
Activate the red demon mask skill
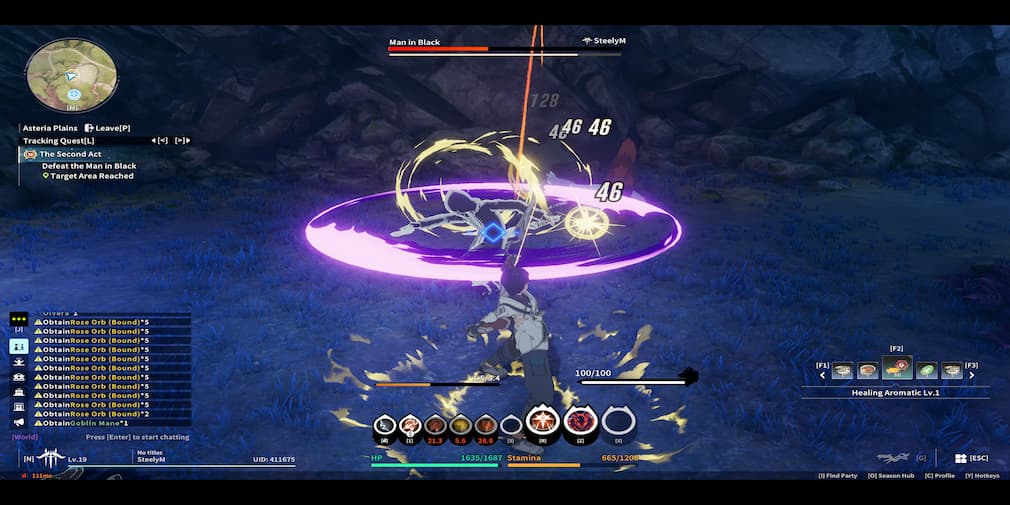580,423
